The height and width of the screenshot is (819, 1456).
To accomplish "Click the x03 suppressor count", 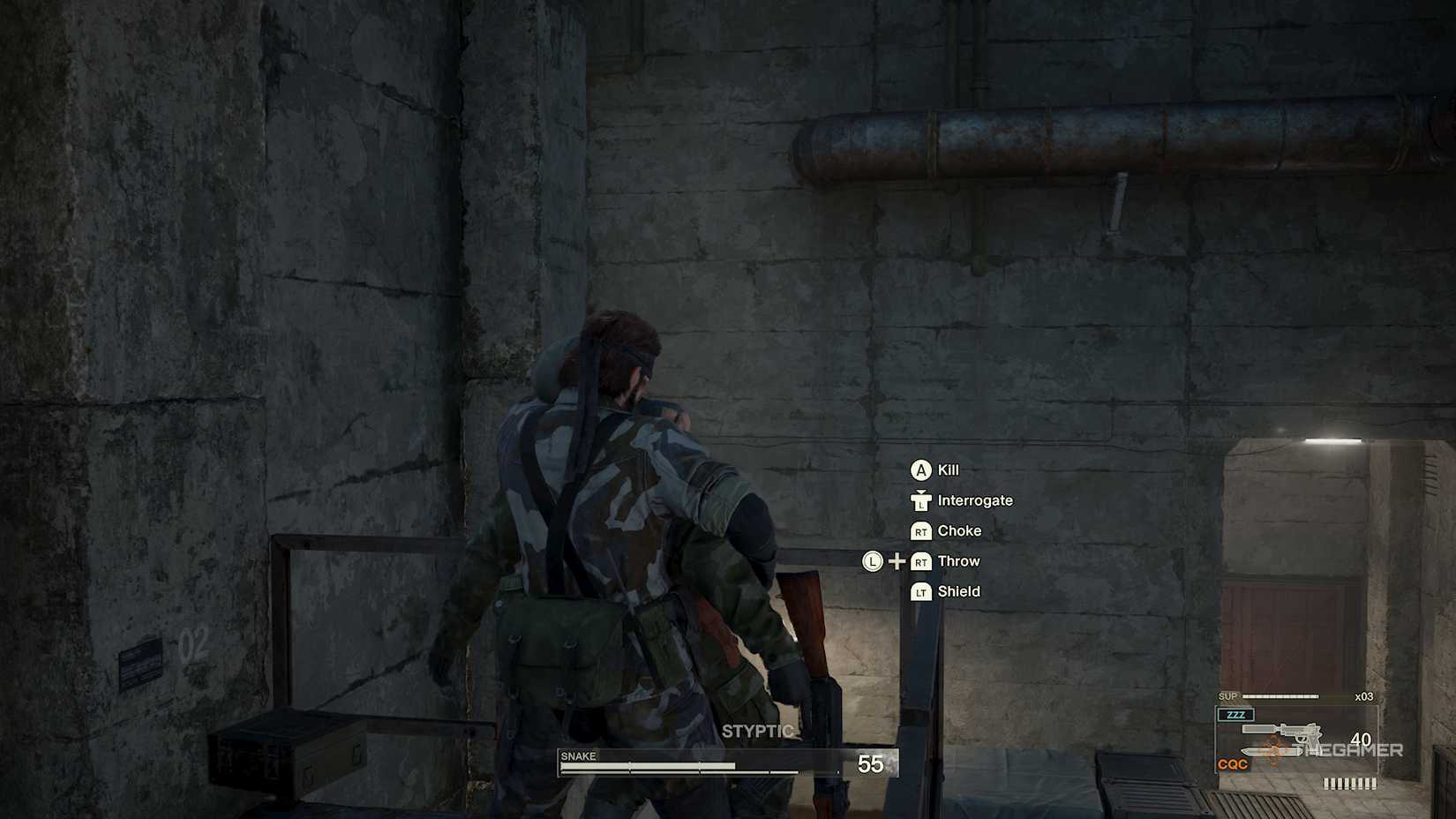I will 1364,695.
